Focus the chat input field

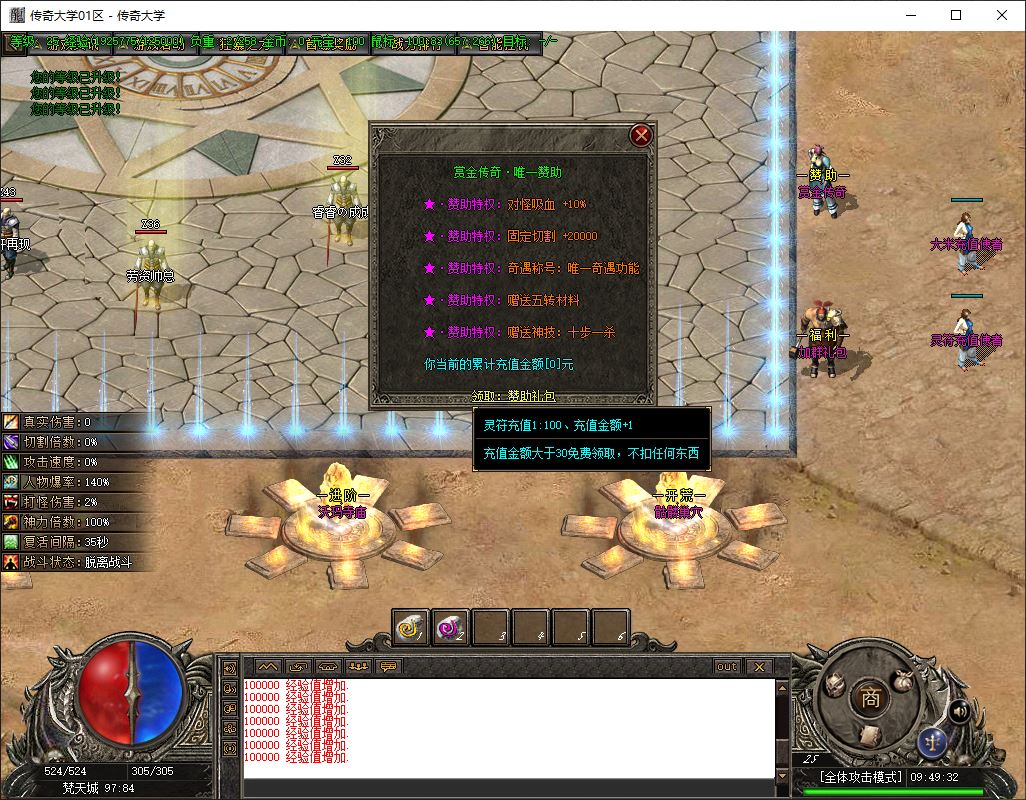(508, 788)
